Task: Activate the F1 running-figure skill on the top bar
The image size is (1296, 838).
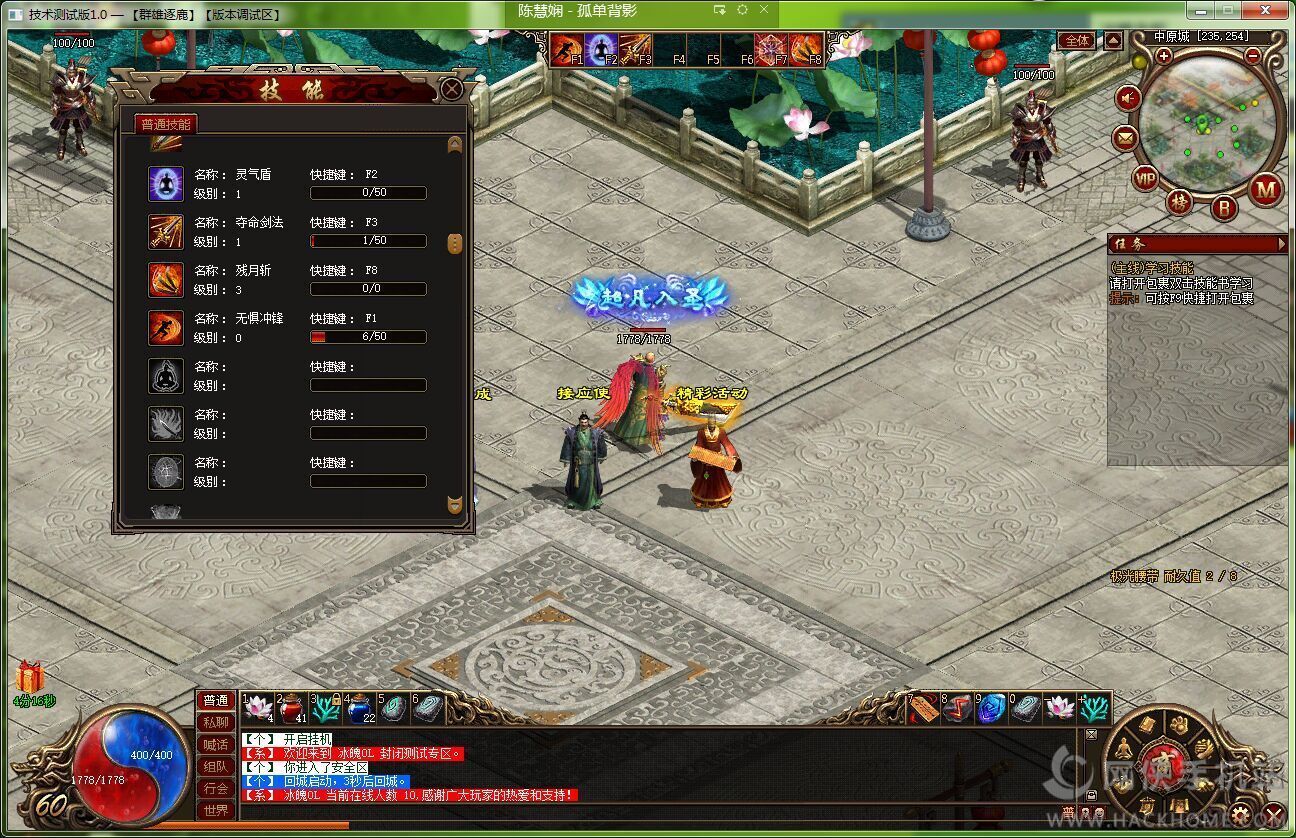Action: pyautogui.click(x=567, y=48)
